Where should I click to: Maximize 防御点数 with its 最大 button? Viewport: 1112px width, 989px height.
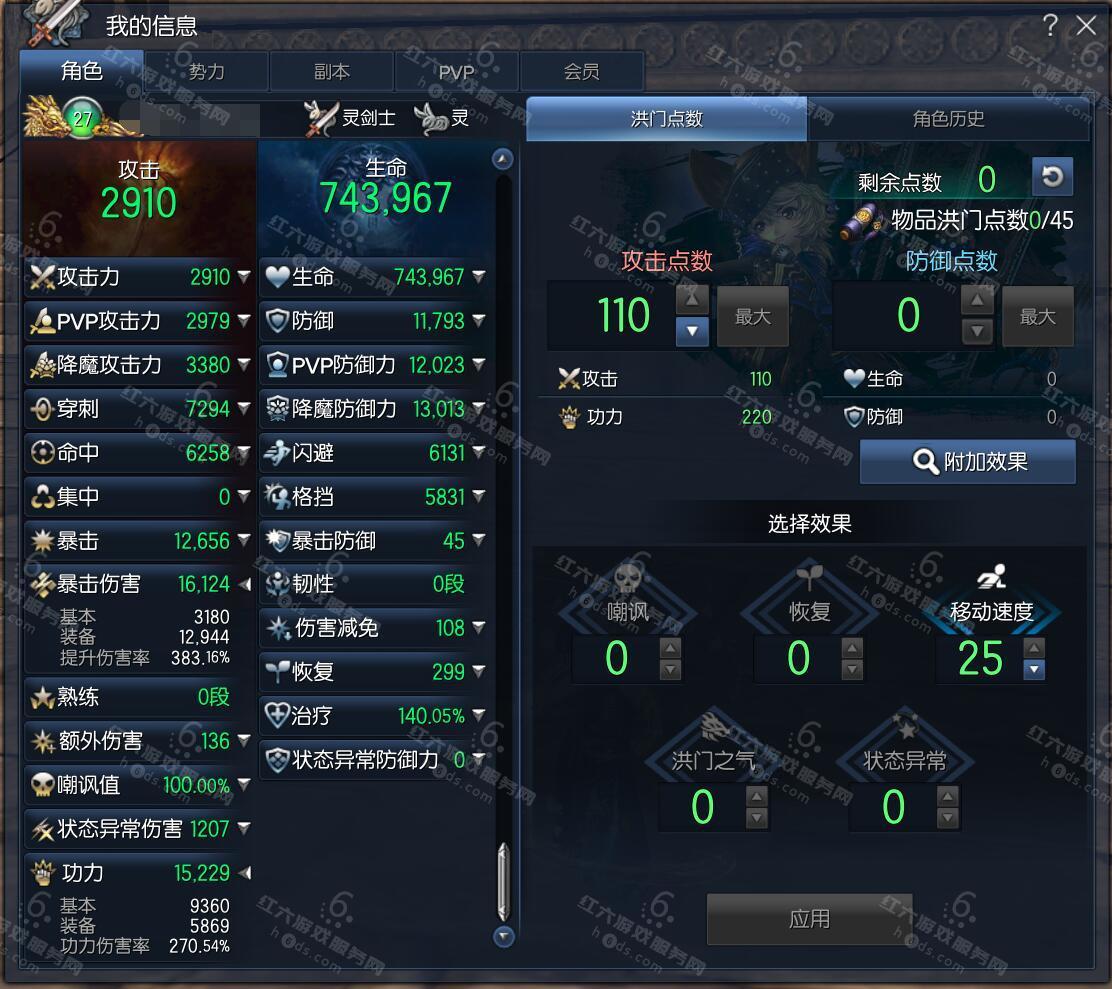1037,317
